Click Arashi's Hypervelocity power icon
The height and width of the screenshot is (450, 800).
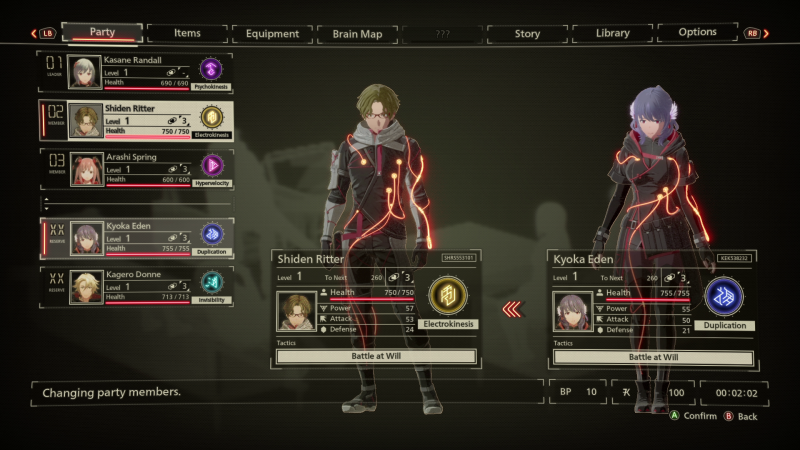point(211,164)
